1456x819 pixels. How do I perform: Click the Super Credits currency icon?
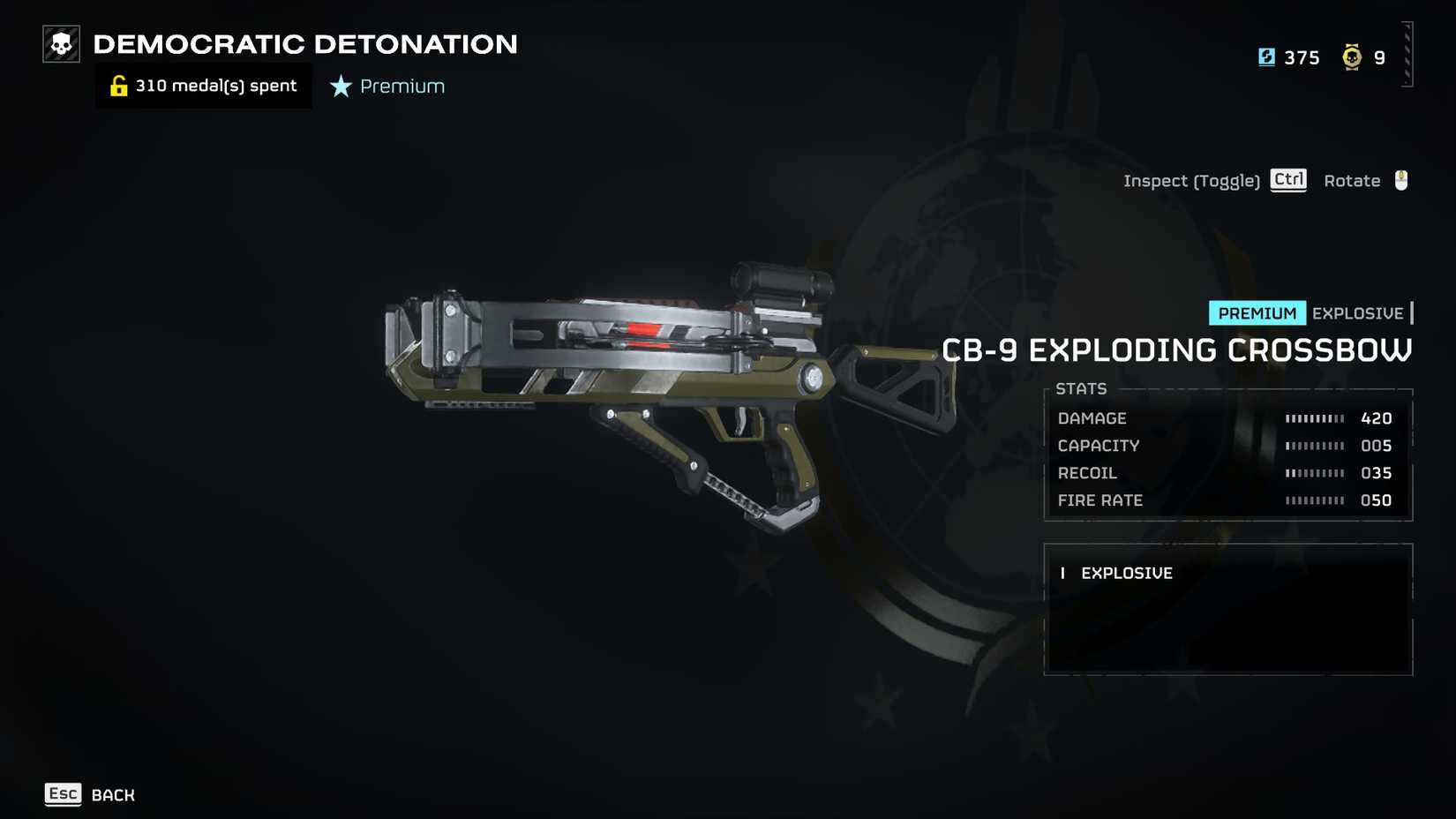click(1267, 56)
